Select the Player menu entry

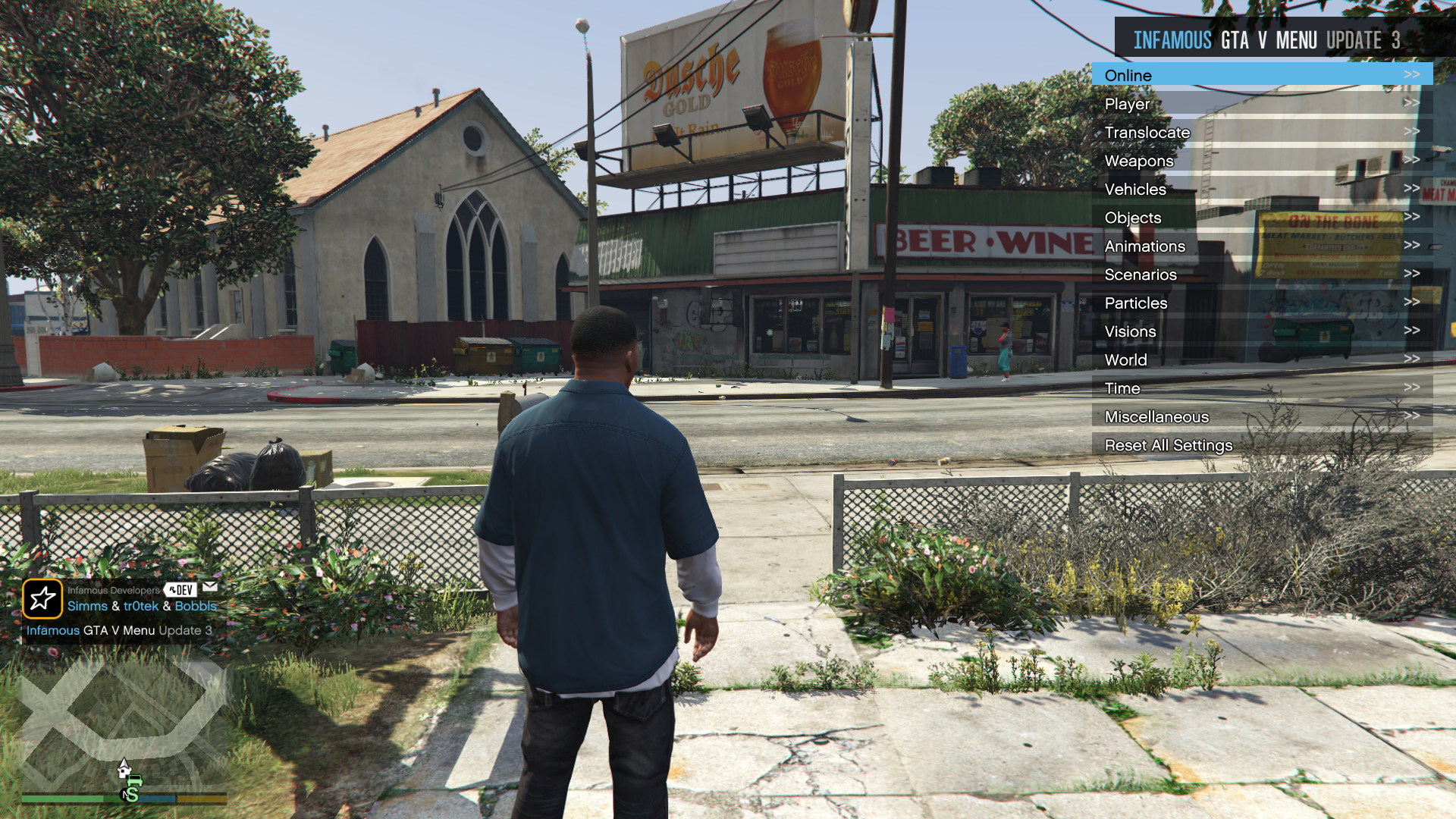click(x=1261, y=104)
